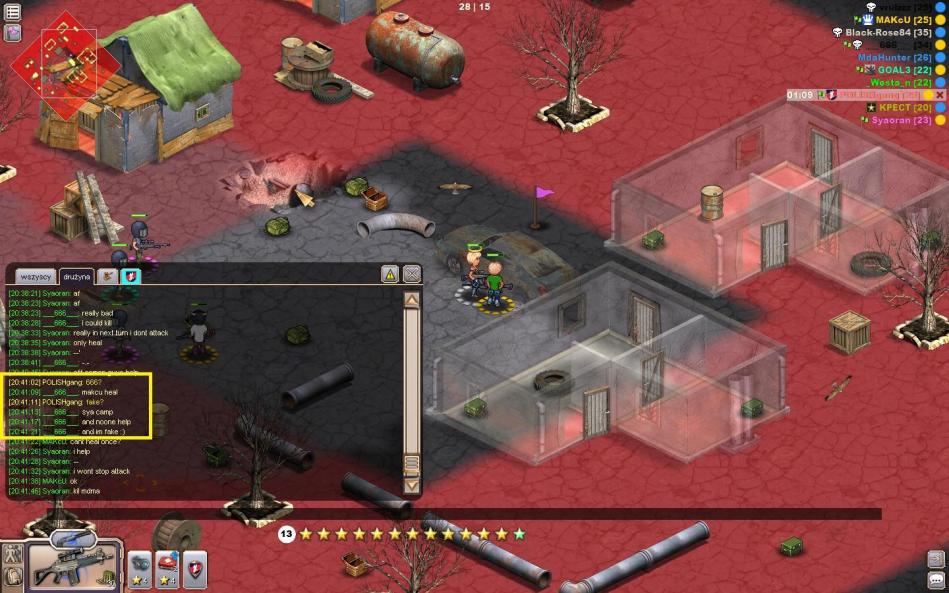The image size is (949, 593).
Task: Click the red X on the highlighted player row
Action: [939, 94]
